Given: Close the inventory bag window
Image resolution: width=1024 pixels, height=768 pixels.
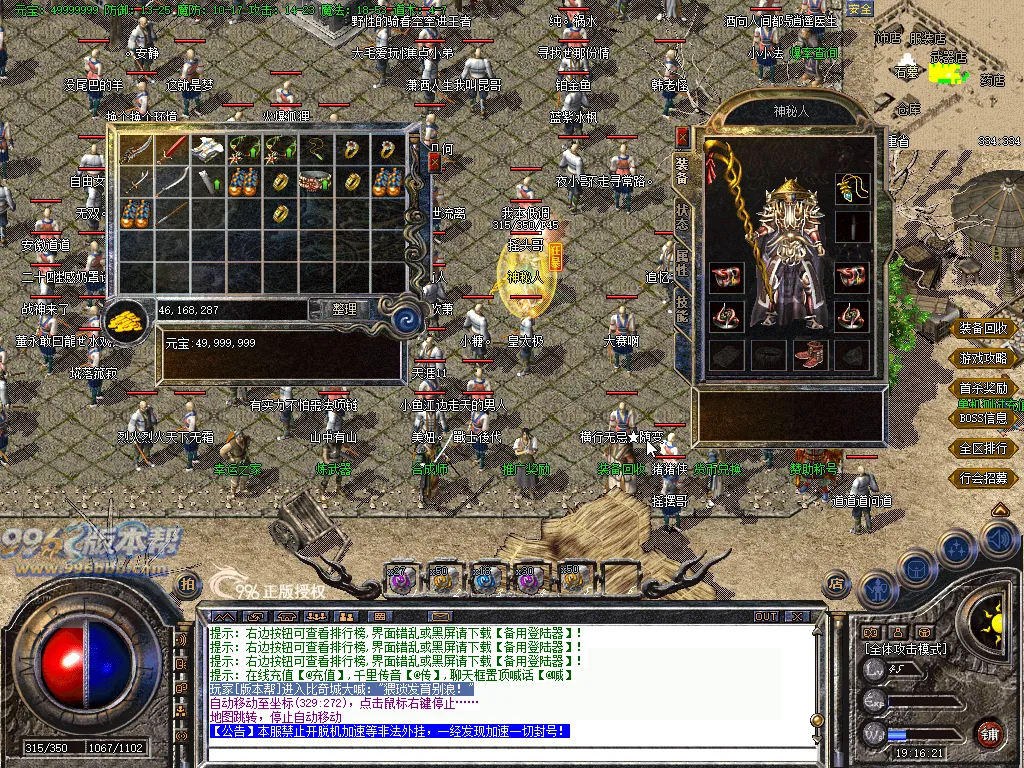Looking at the screenshot, I should click(434, 162).
